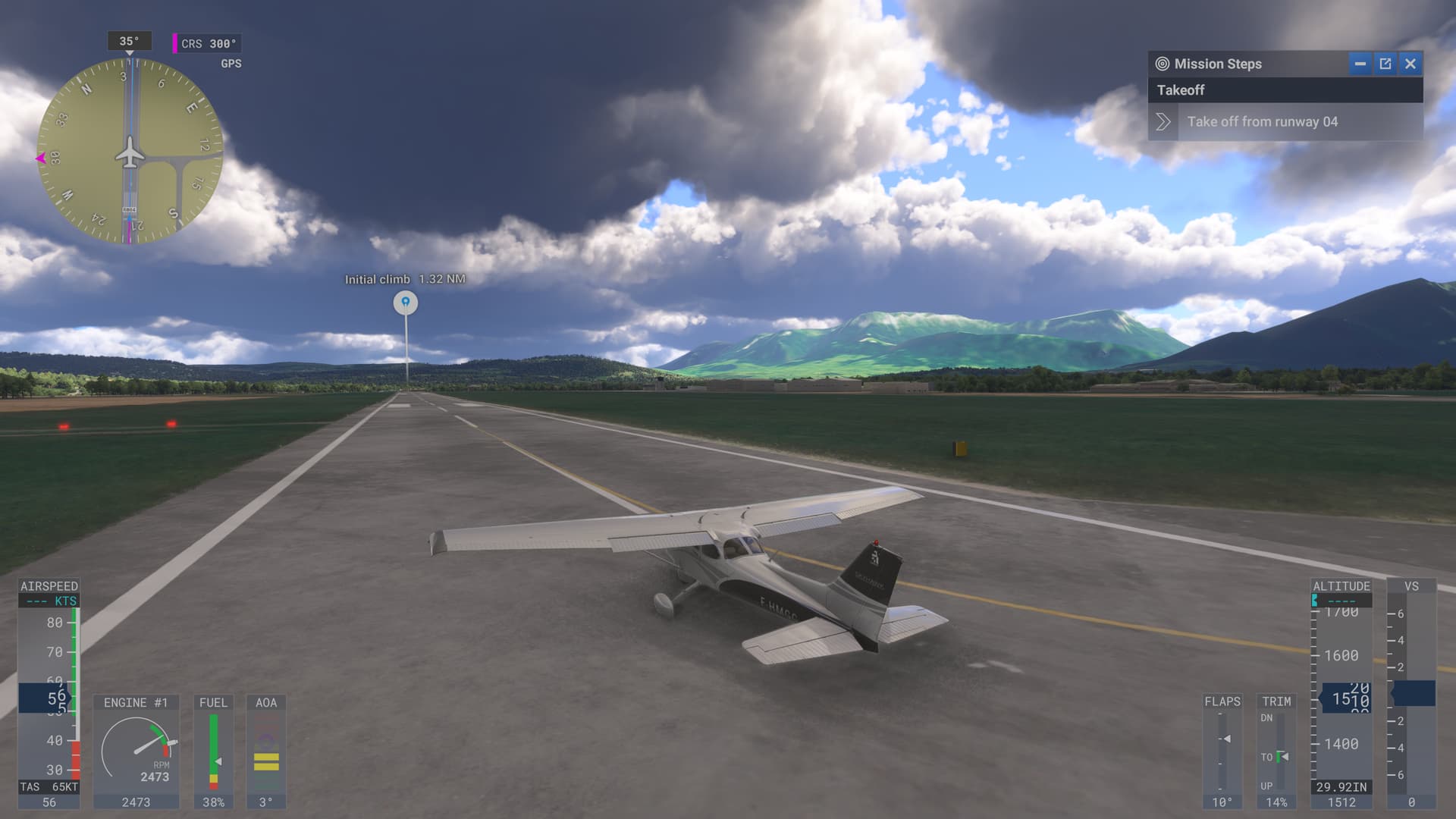Collapse the Mission Steps panel with minimize

click(x=1361, y=64)
